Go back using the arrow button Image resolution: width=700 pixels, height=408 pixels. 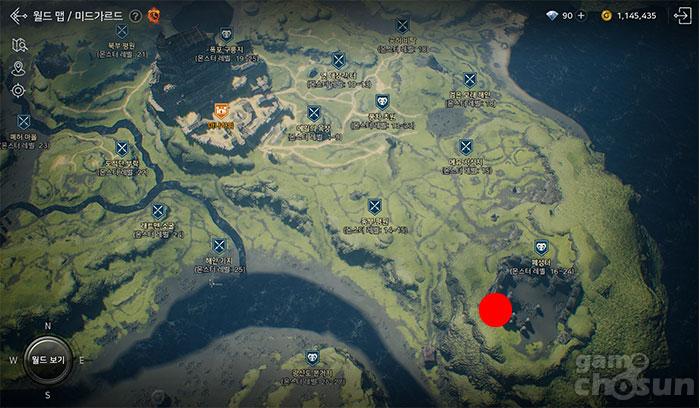coord(18,16)
